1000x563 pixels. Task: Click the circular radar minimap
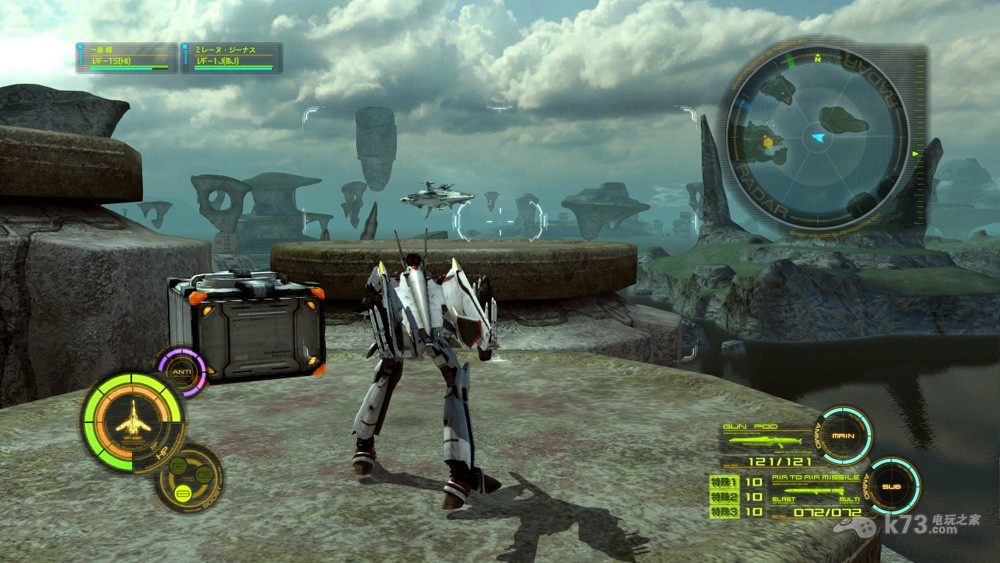point(817,137)
